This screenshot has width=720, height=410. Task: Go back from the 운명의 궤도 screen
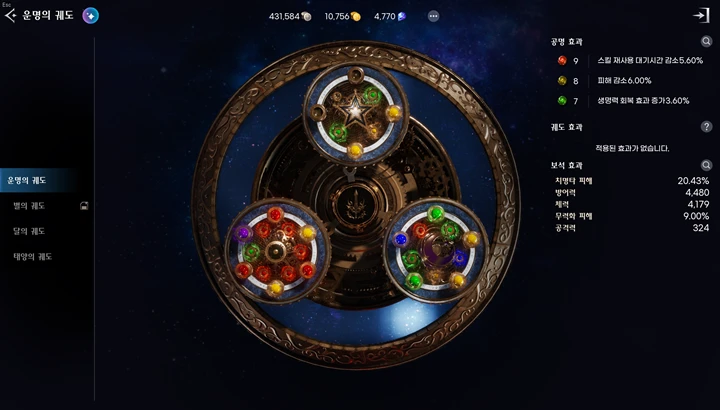tap(11, 16)
